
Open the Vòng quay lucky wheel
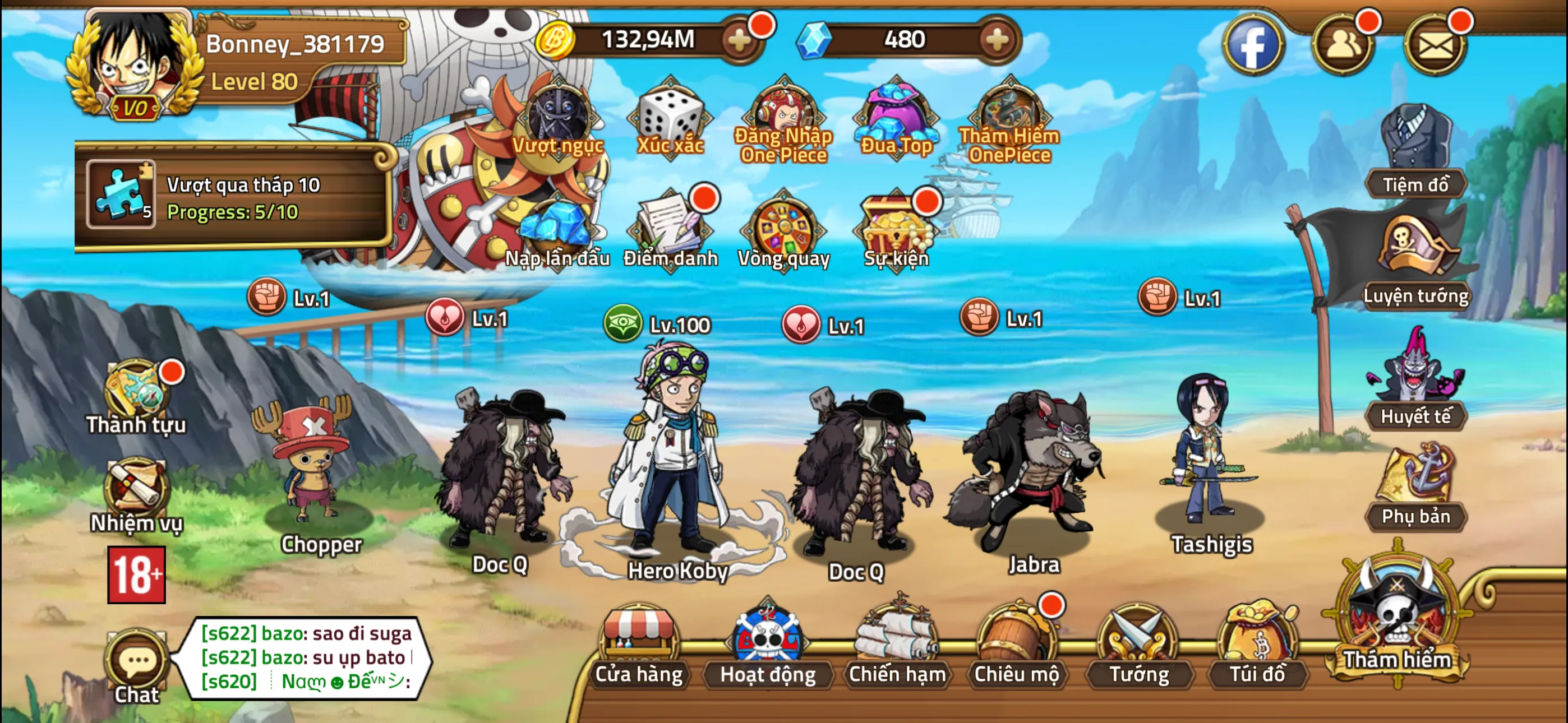point(783,231)
